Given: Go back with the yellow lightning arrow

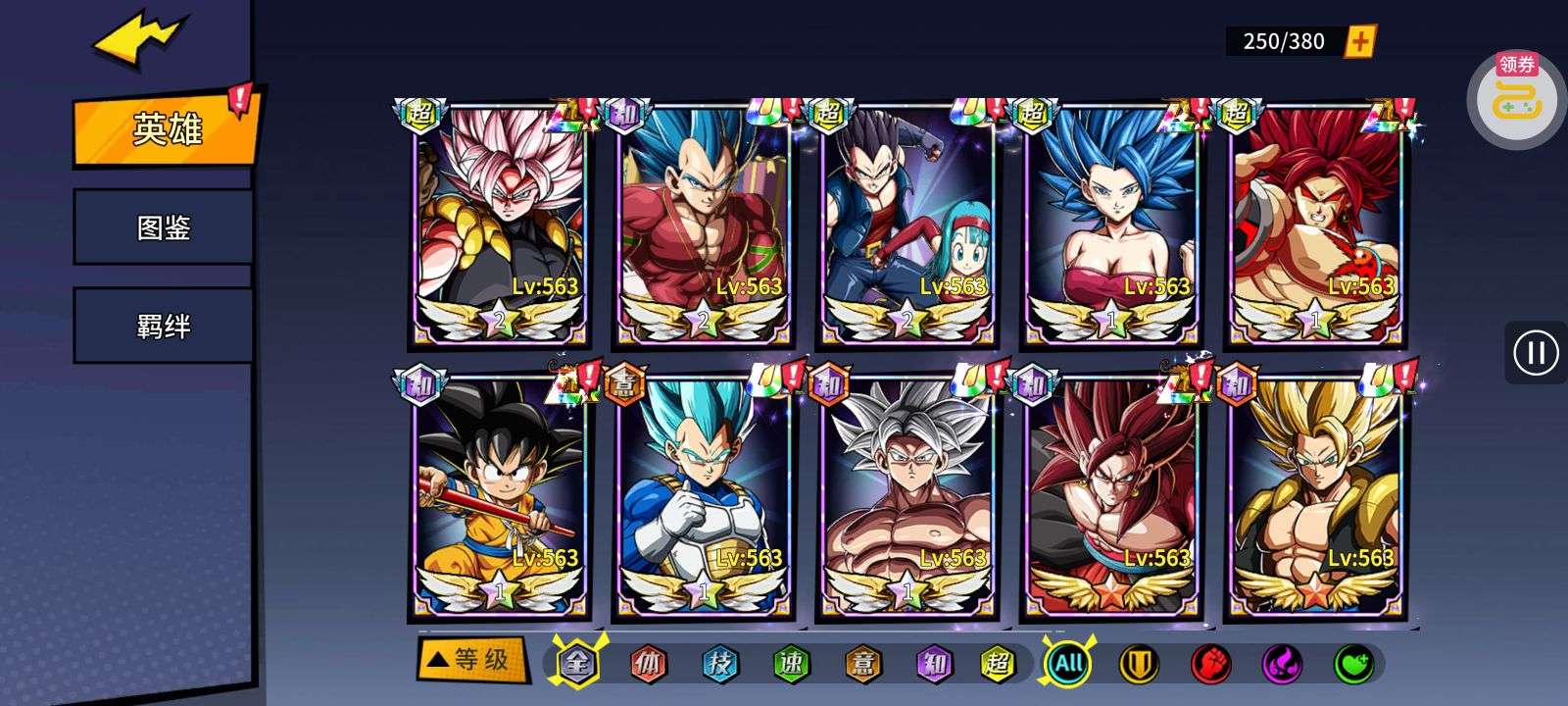Looking at the screenshot, I should (137, 41).
